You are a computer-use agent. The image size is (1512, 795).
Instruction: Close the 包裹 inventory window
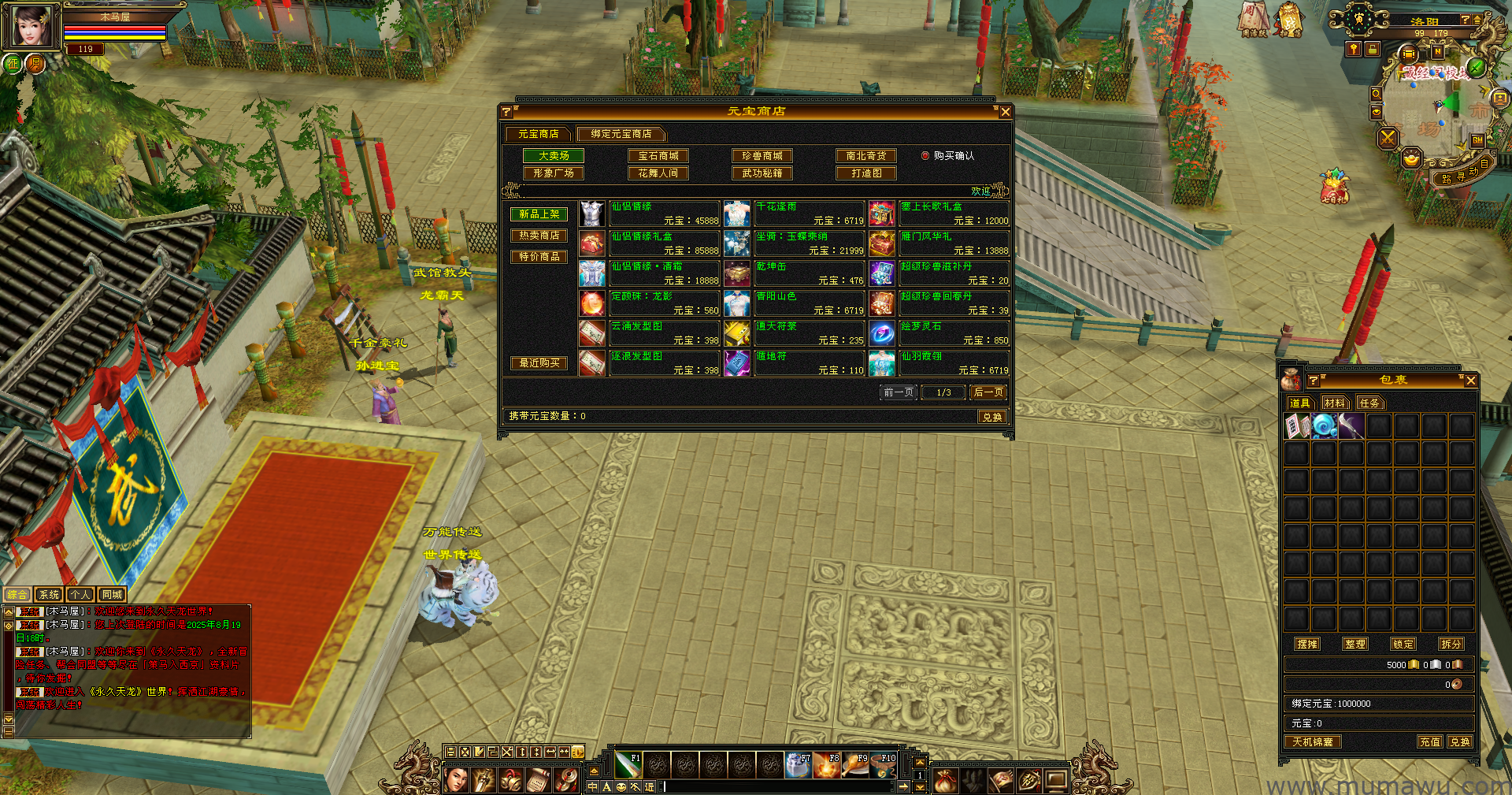pos(1470,381)
